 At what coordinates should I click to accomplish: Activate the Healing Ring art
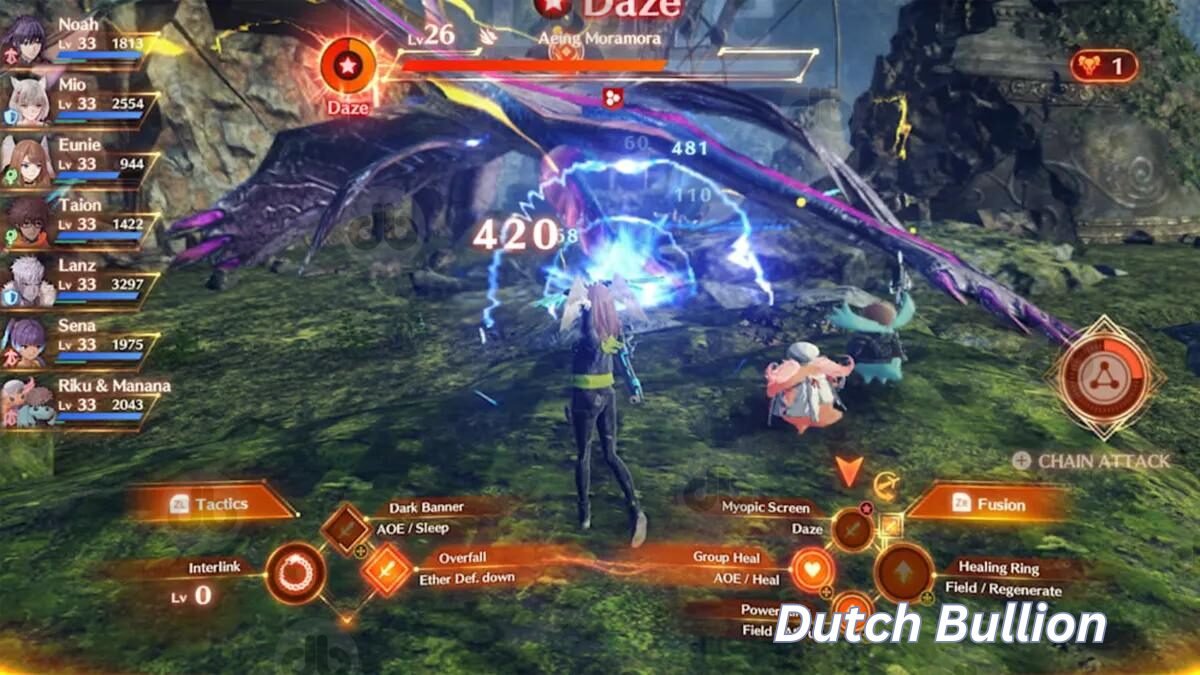tap(903, 574)
